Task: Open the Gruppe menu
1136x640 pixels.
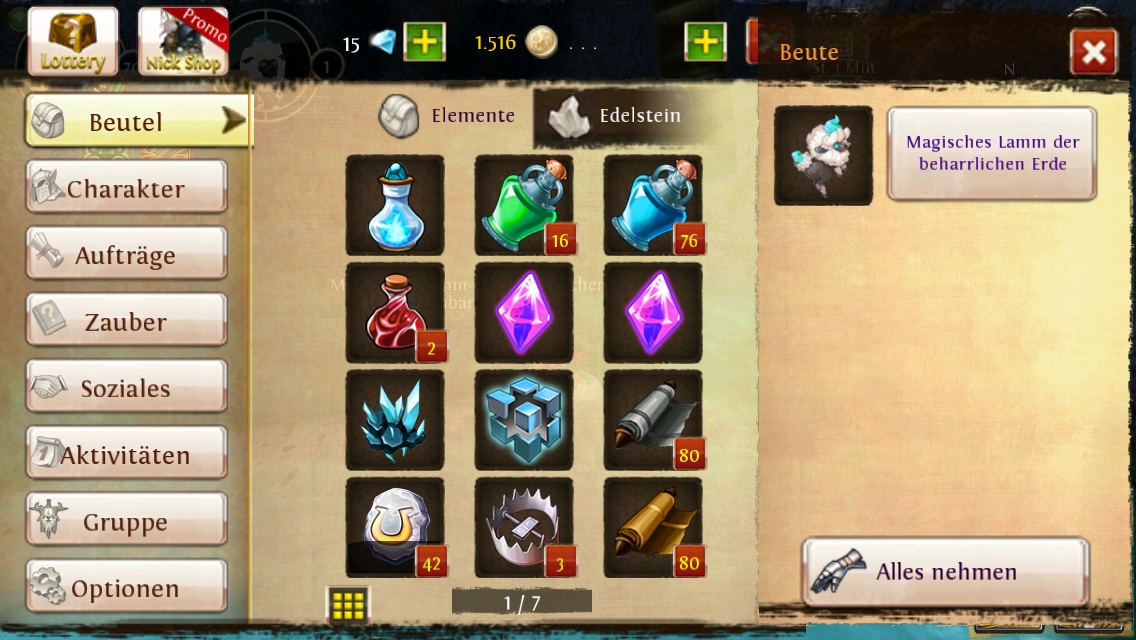Action: (127, 521)
